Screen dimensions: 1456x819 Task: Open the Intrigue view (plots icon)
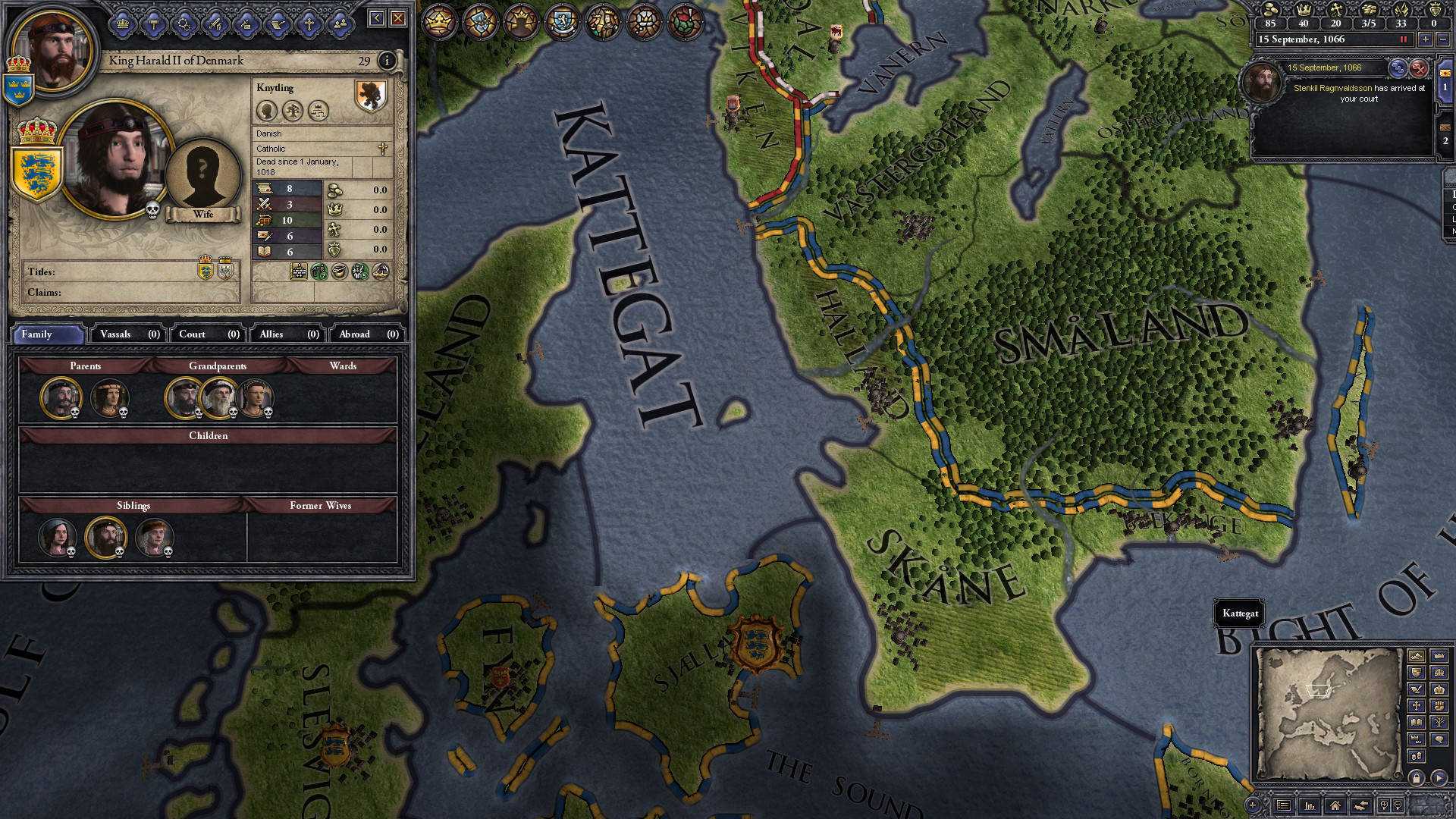coord(184,25)
